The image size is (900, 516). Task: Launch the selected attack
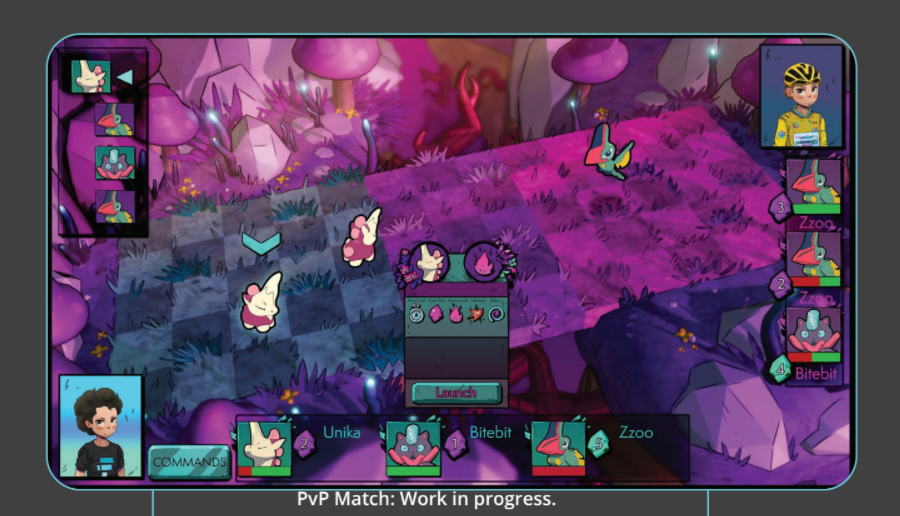tap(455, 392)
